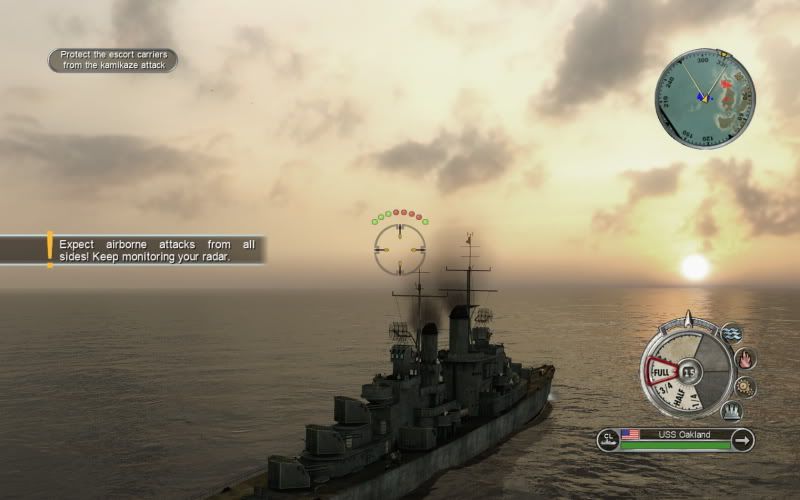
Task: Activate the water pump repair icon
Action: [x=733, y=333]
